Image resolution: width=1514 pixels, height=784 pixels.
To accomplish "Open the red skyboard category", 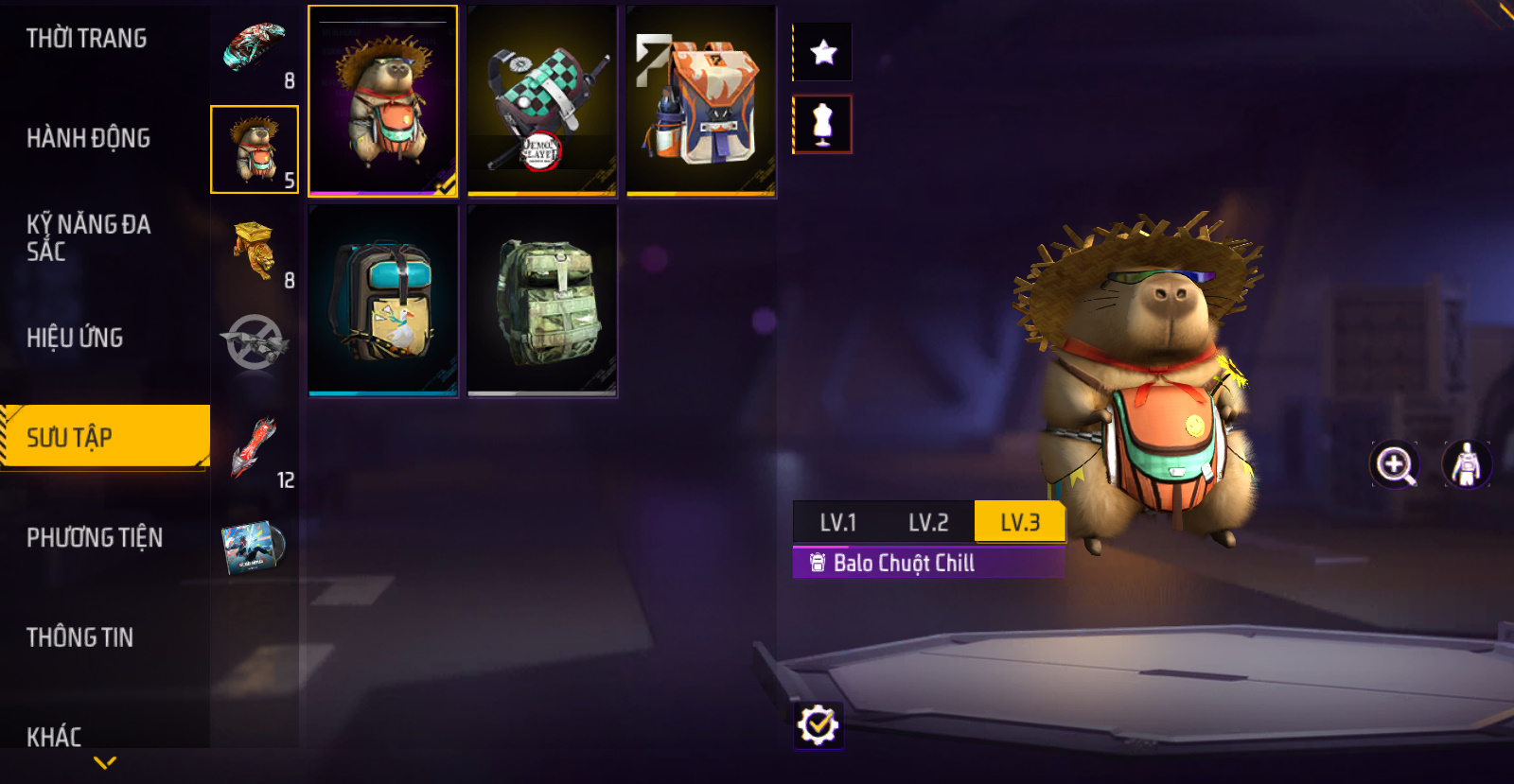I will coord(254,448).
